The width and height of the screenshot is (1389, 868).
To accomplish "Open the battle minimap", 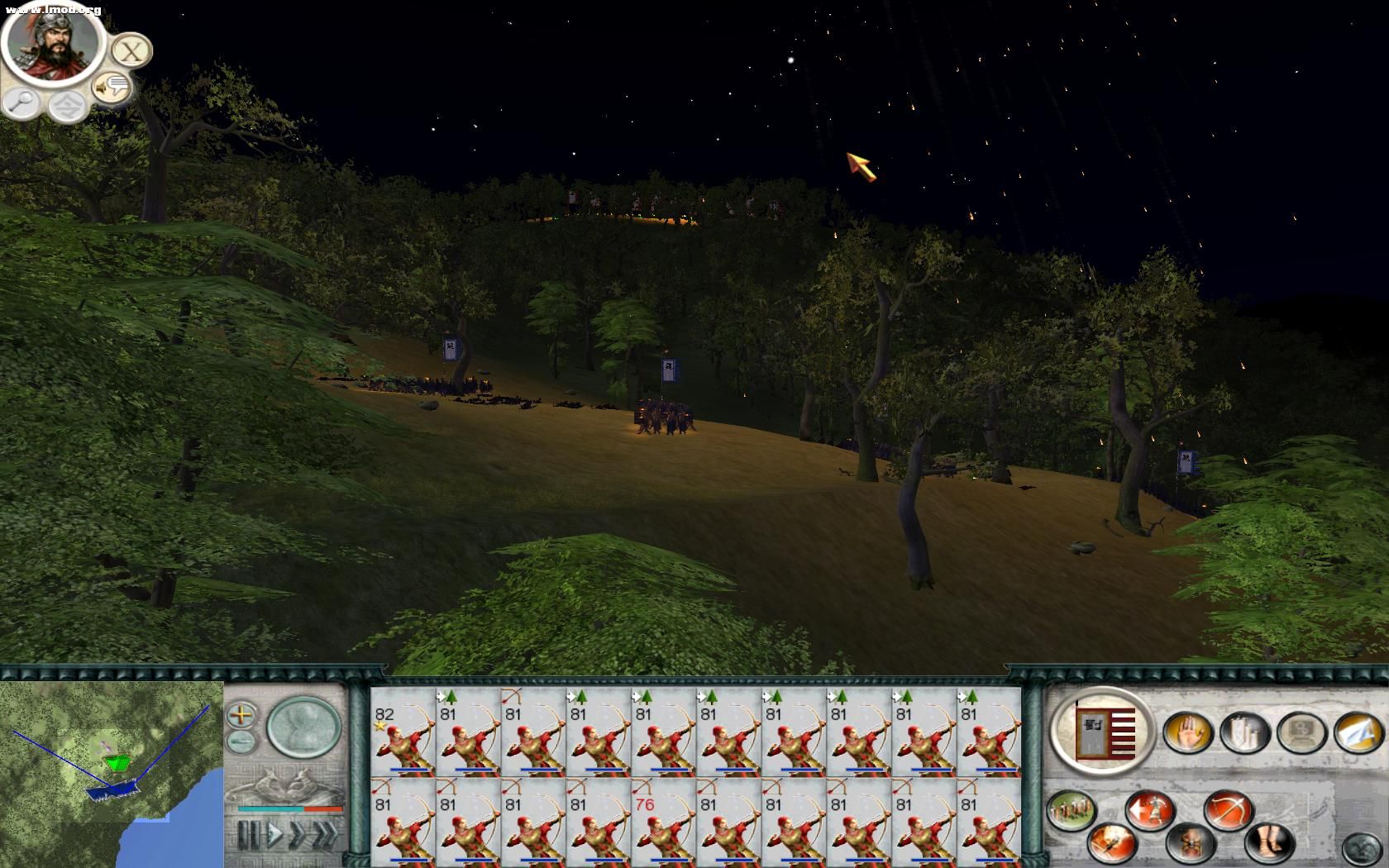I will 112,773.
